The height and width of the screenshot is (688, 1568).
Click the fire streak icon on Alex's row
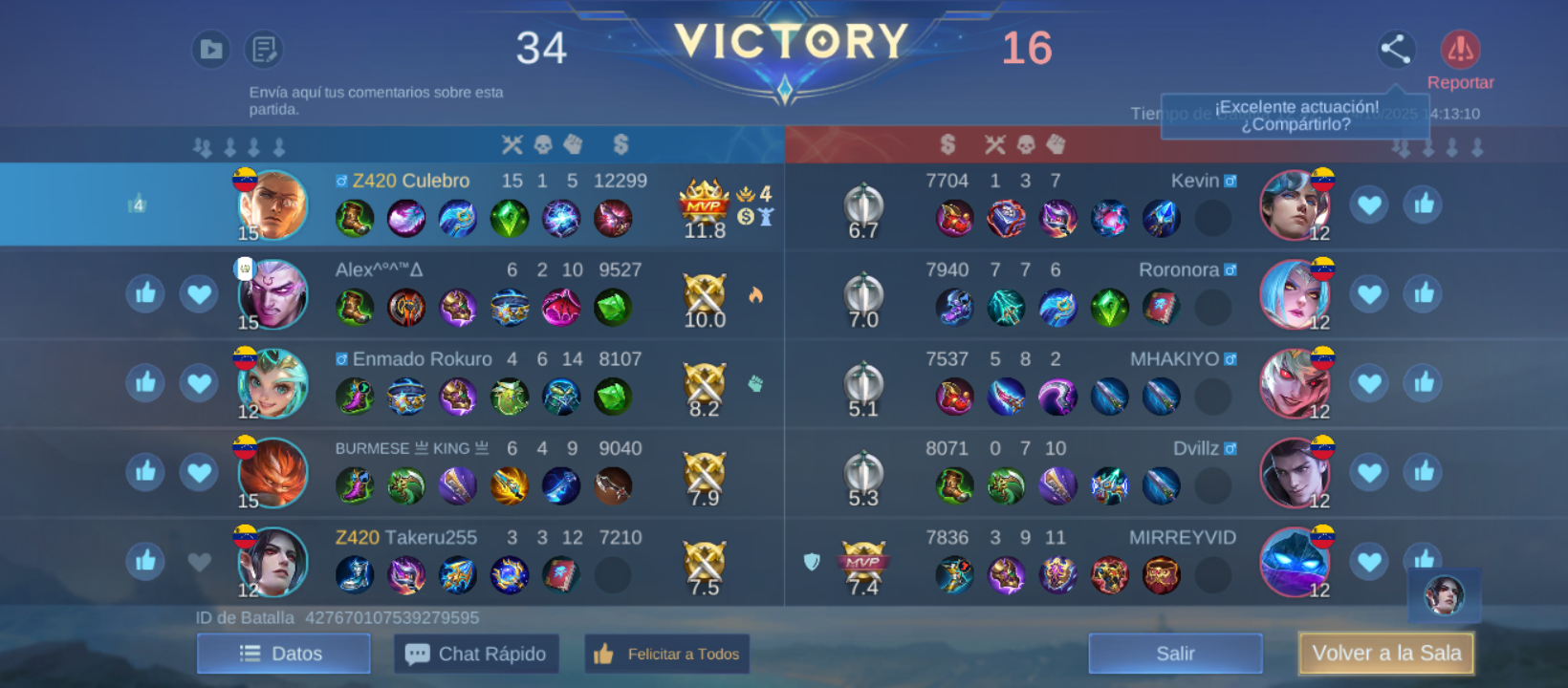pos(756,296)
